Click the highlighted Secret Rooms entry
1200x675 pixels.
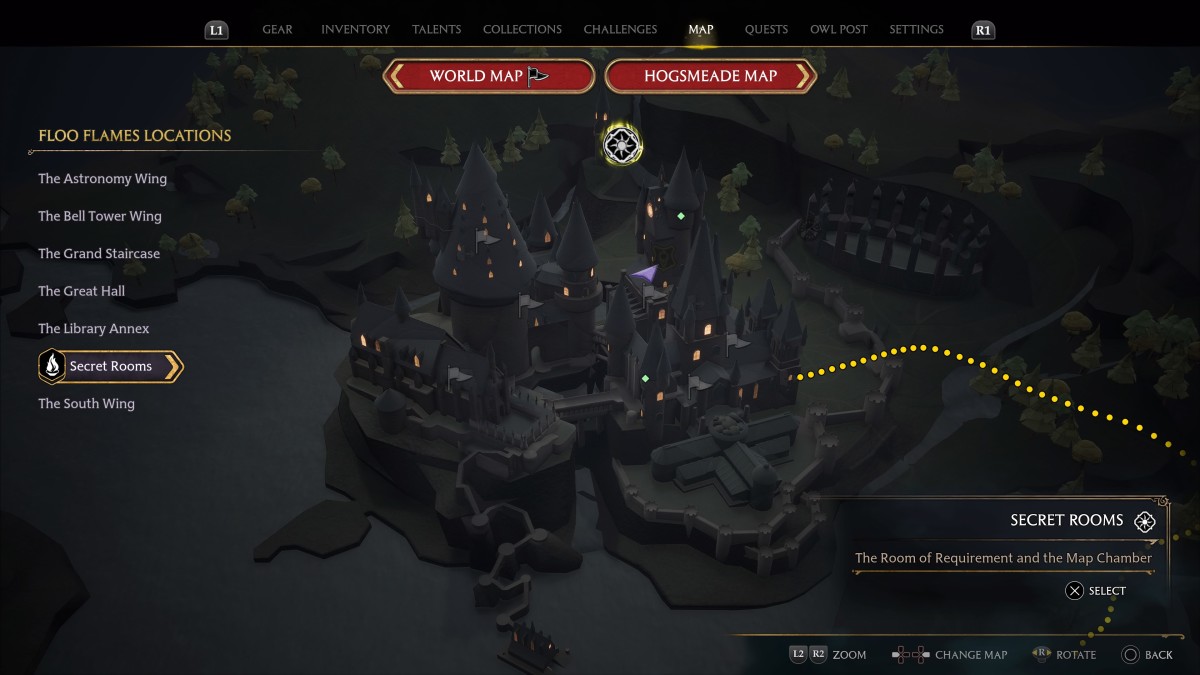tap(110, 367)
